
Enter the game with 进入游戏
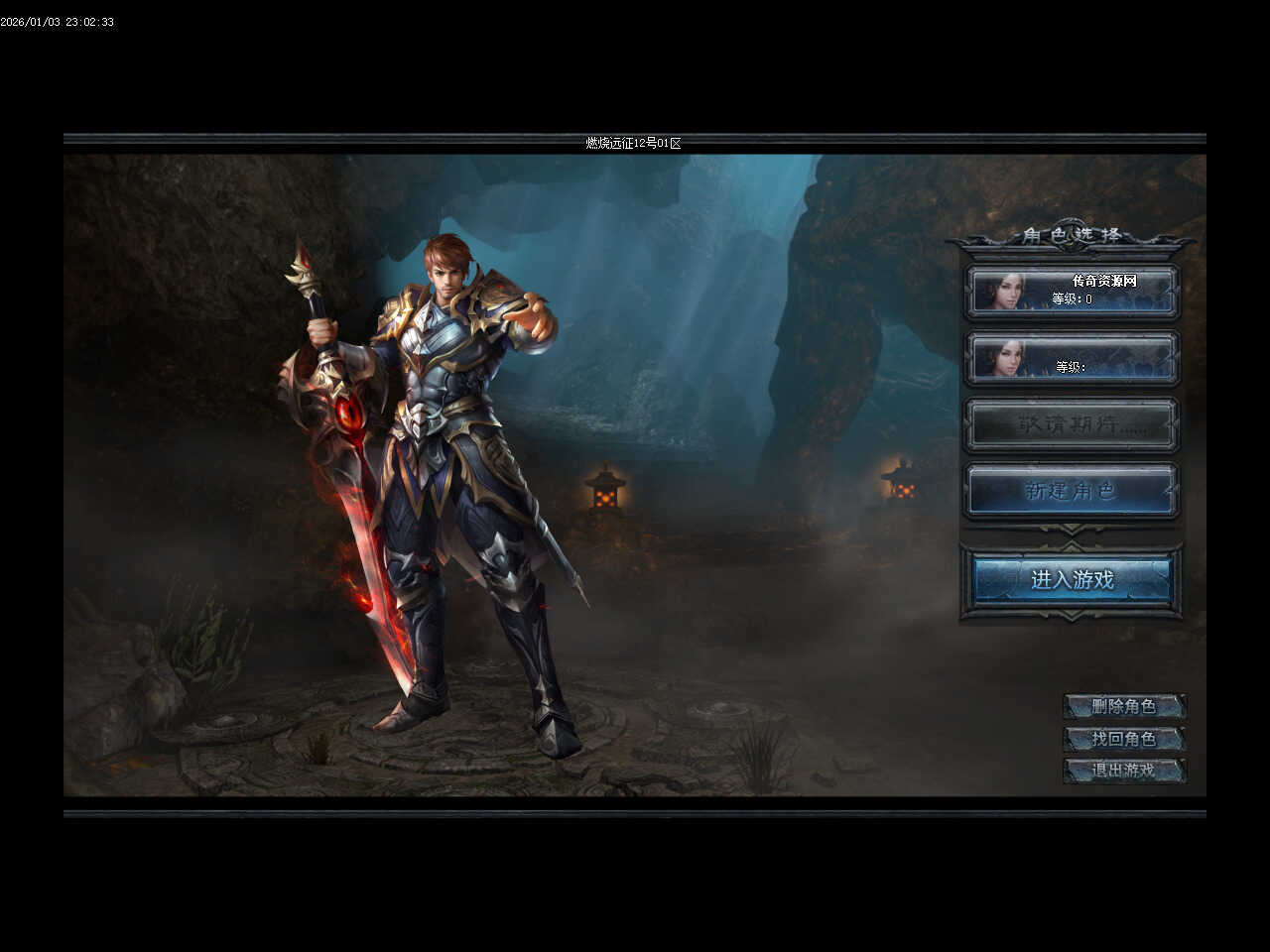click(x=1072, y=580)
